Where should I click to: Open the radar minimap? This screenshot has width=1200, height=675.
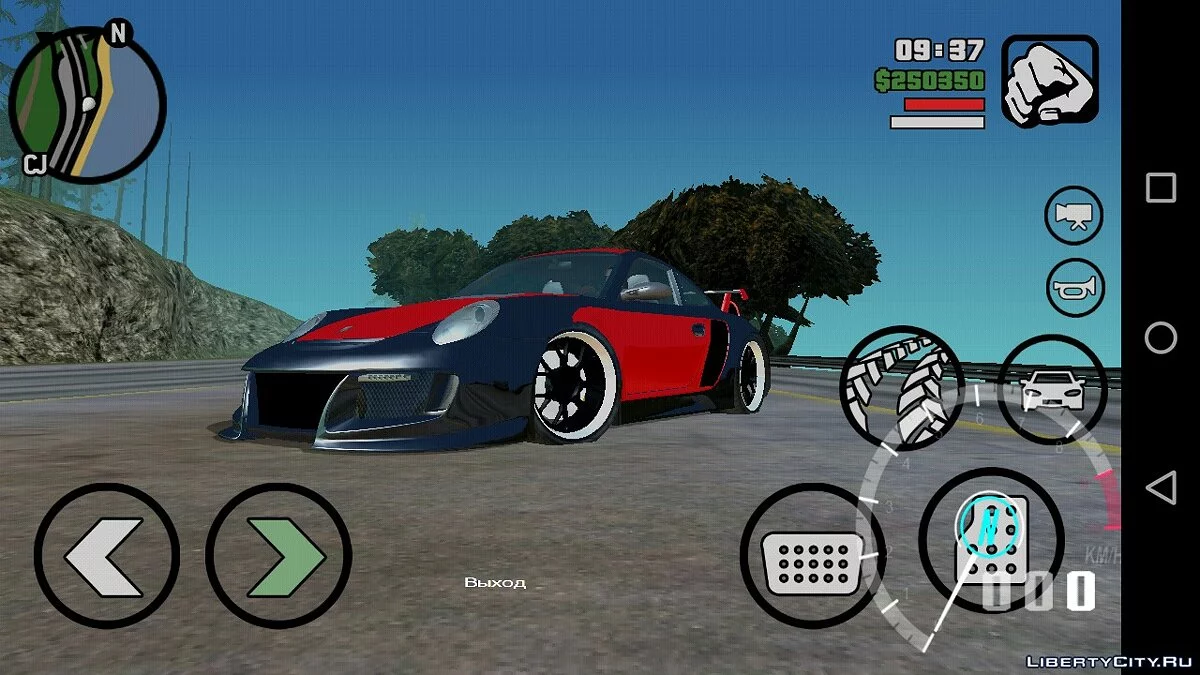tap(86, 104)
